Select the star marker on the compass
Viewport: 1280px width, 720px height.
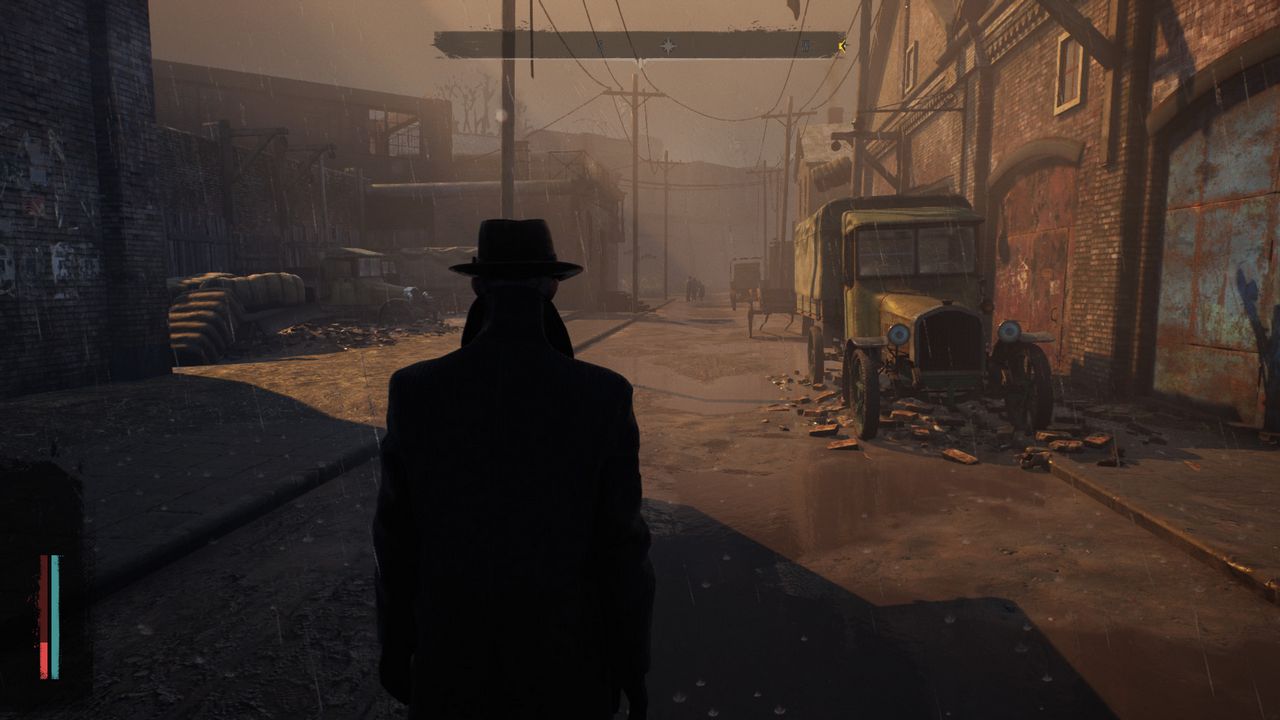pyautogui.click(x=668, y=45)
